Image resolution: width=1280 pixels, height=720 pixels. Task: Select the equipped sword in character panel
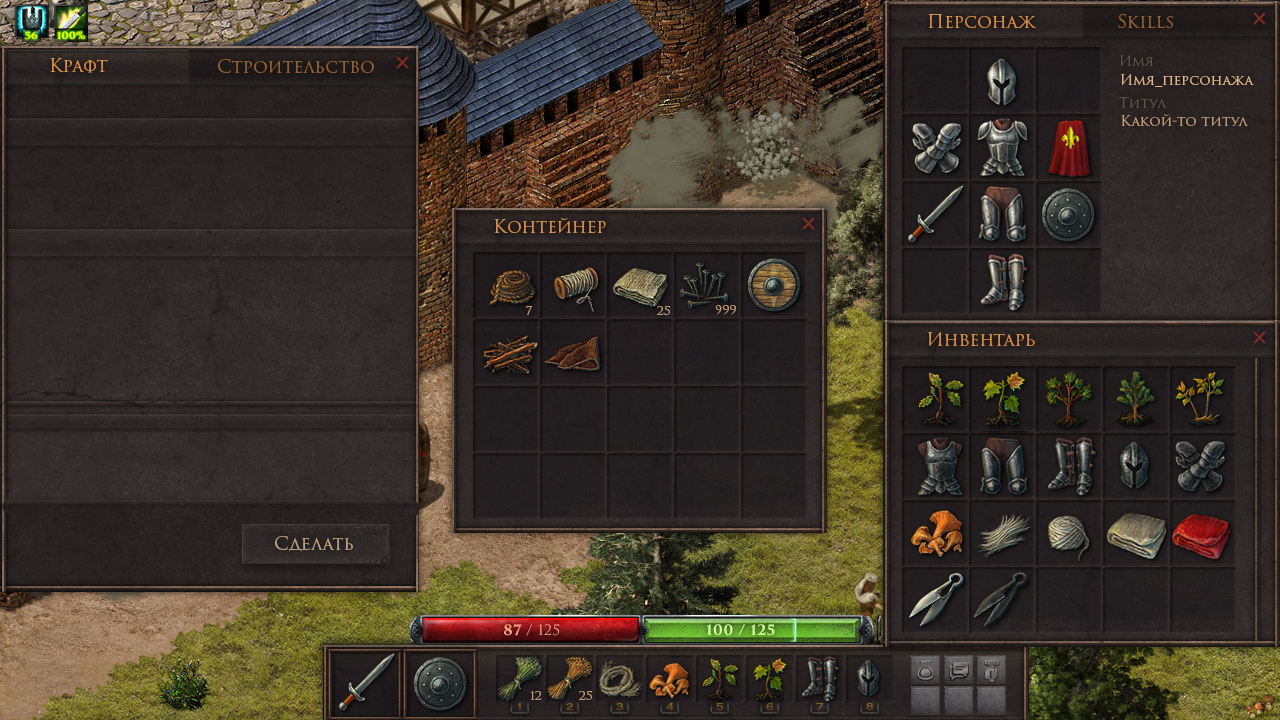pyautogui.click(x=935, y=214)
